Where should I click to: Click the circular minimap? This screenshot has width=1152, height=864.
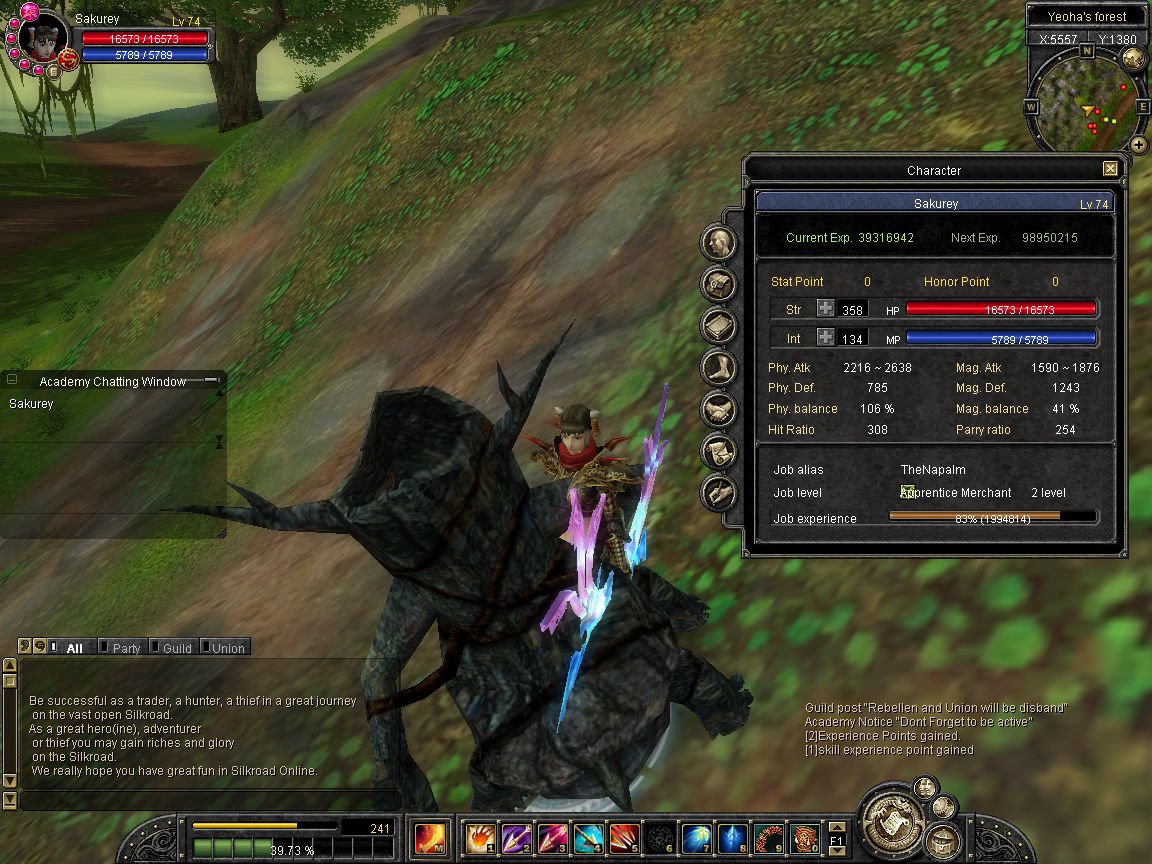coord(1086,100)
